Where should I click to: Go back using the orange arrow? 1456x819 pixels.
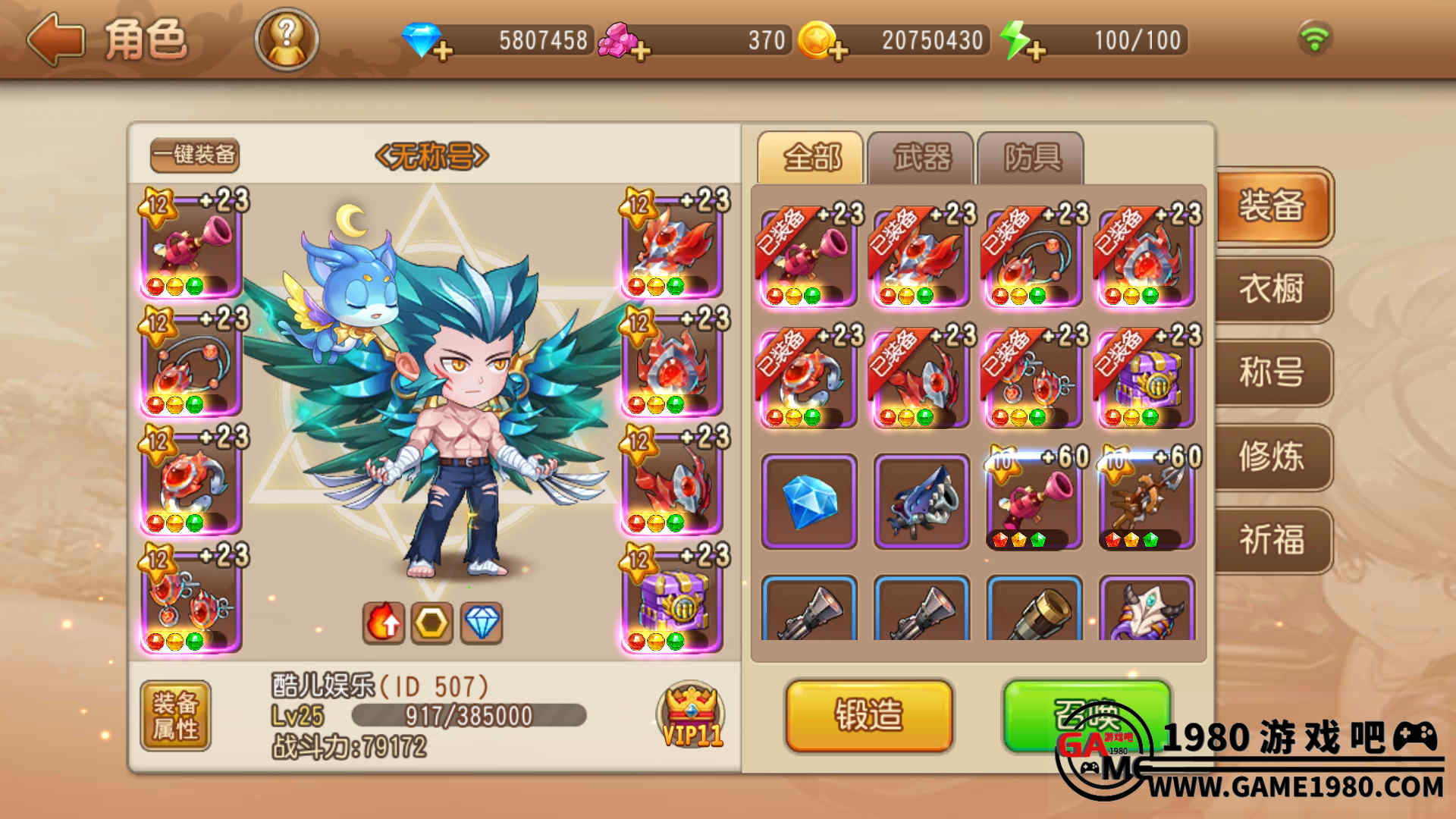(55, 39)
